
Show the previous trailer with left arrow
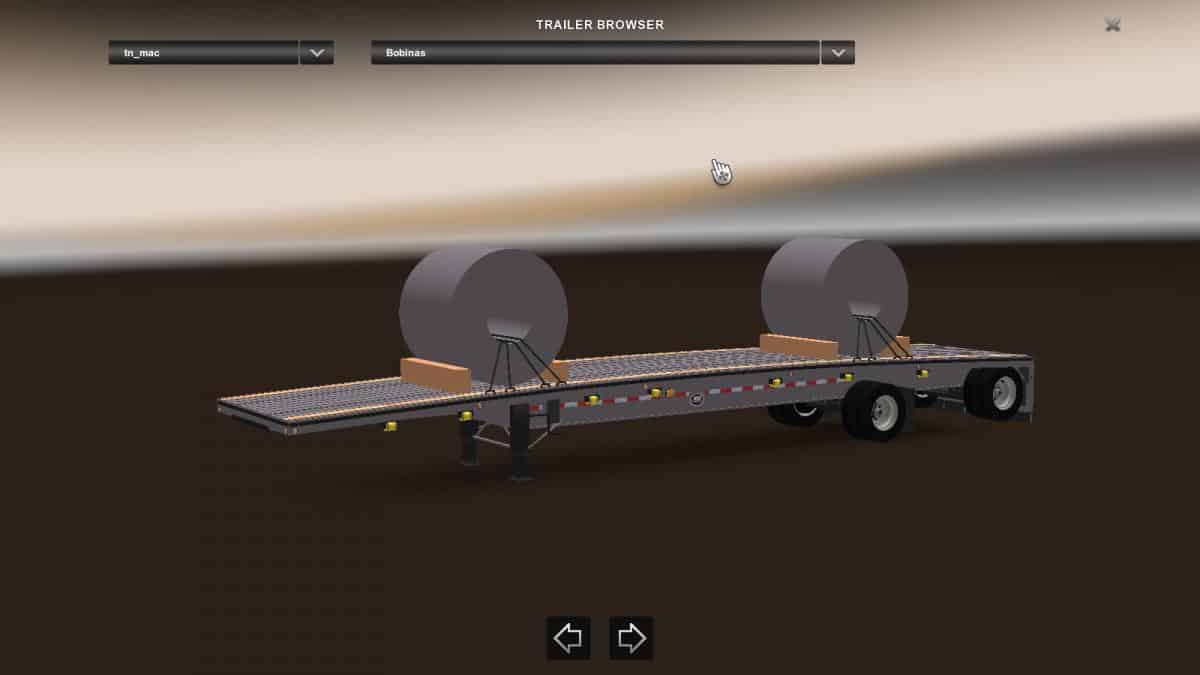568,638
